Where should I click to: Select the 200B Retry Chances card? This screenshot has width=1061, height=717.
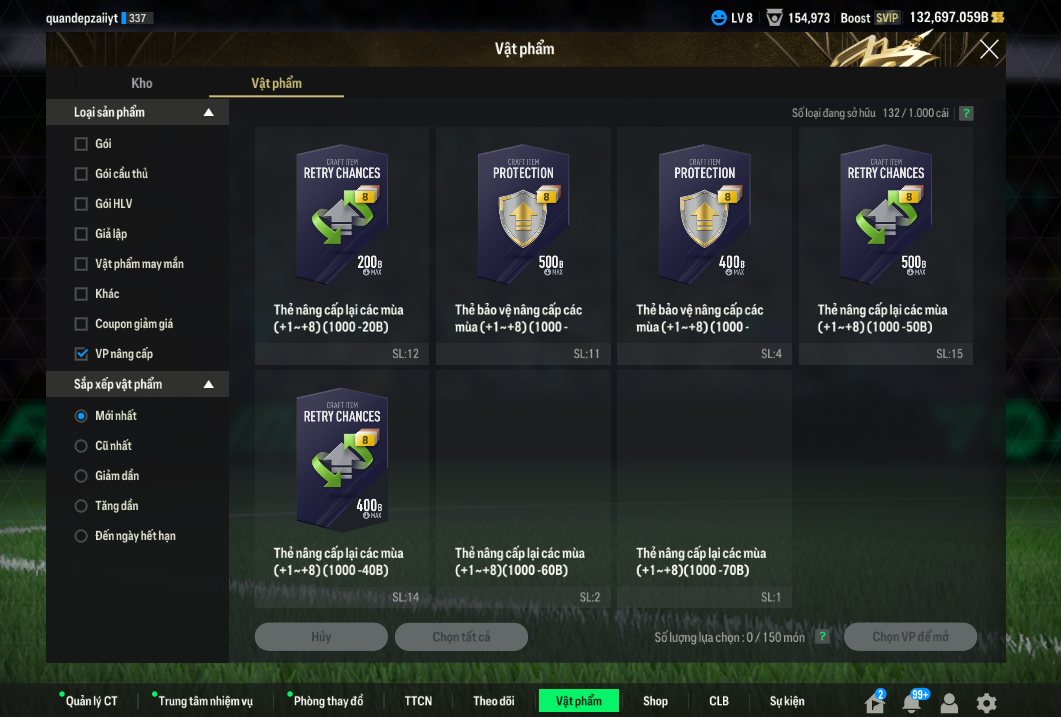click(x=342, y=215)
